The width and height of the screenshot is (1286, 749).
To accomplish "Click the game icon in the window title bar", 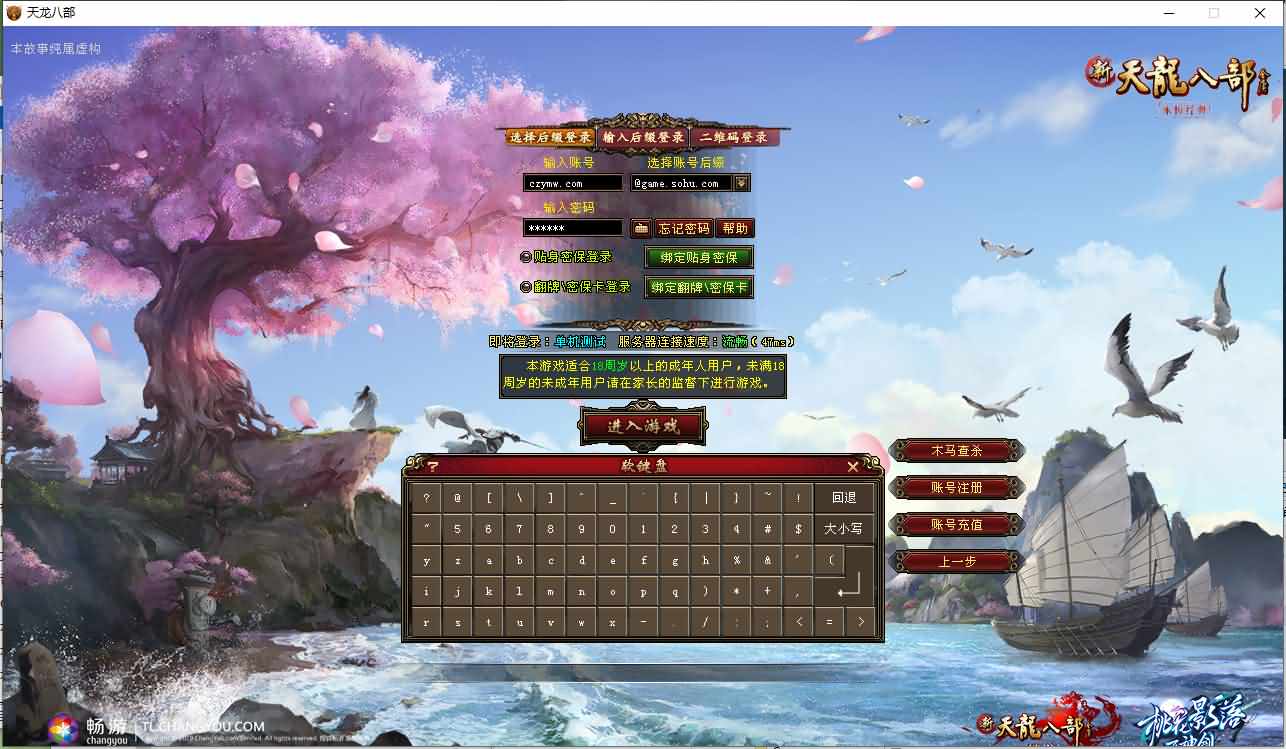I will tap(13, 12).
